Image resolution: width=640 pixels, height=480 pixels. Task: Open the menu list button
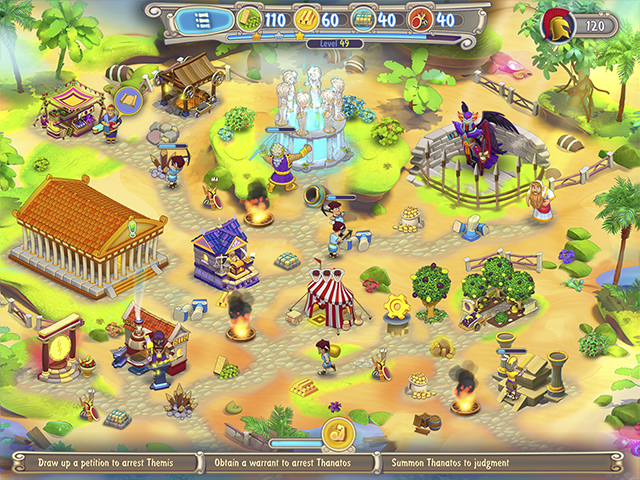point(203,18)
